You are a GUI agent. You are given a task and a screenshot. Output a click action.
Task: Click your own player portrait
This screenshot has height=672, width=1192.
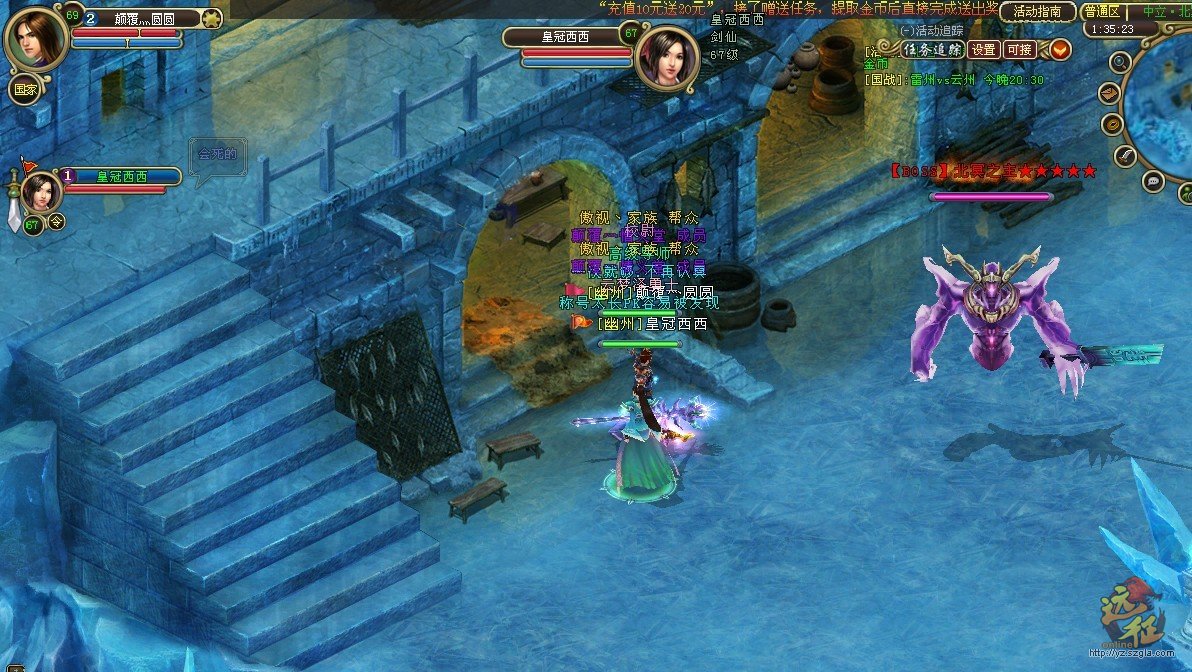(x=36, y=37)
